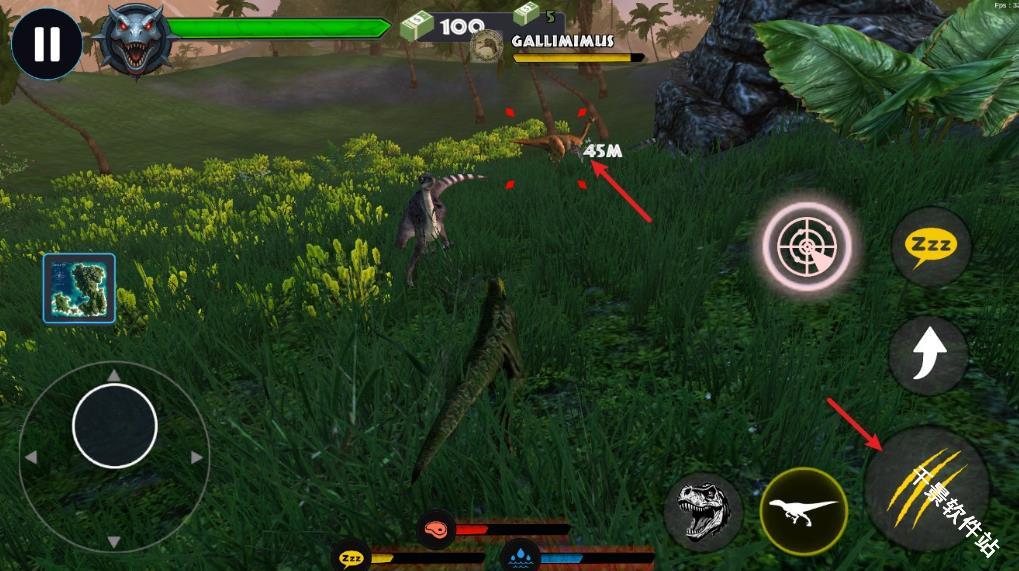Viewport: 1019px width, 571px height.
Task: Pause the game
Action: pyautogui.click(x=46, y=44)
